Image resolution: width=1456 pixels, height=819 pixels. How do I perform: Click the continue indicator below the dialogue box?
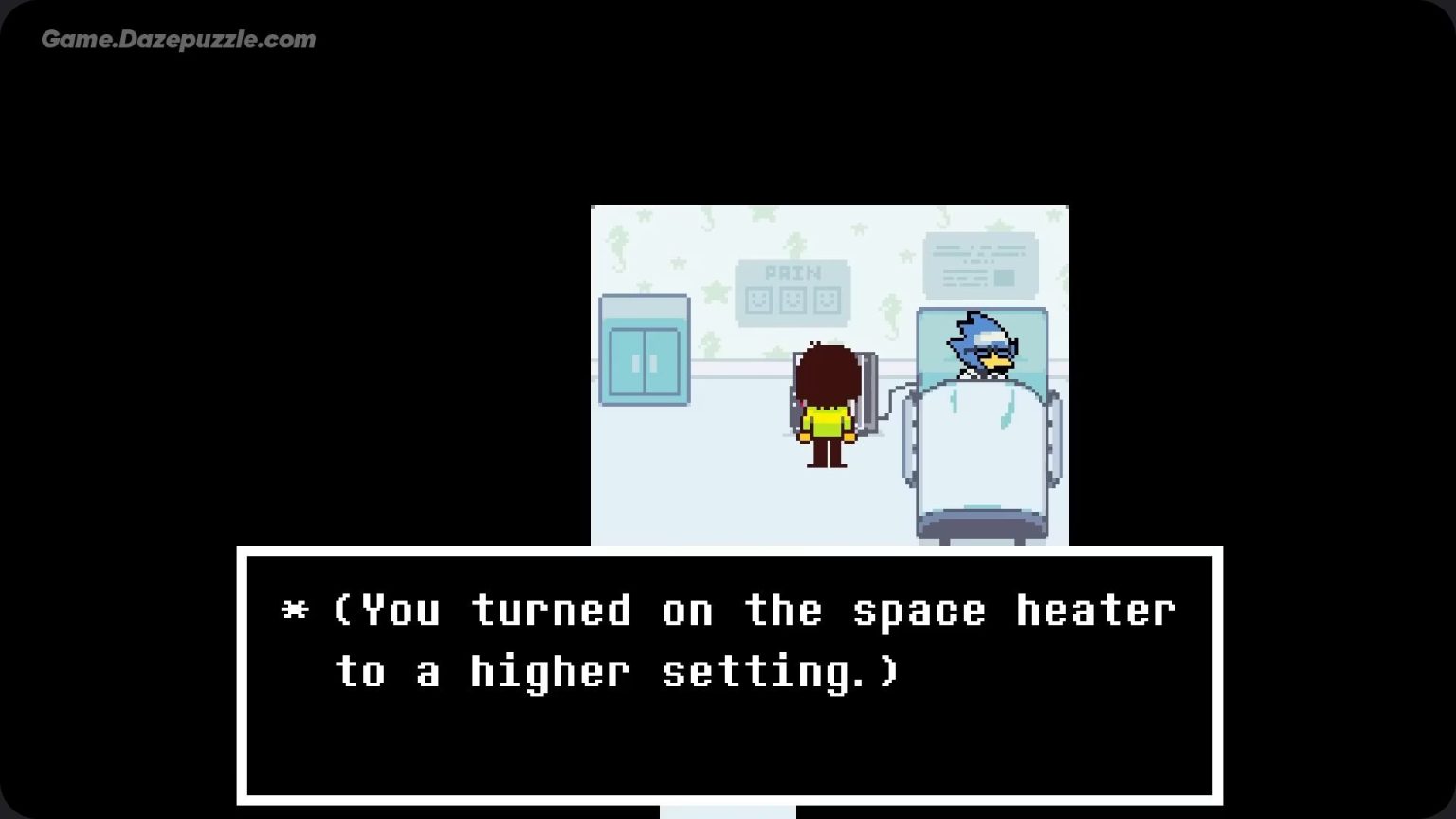[728, 810]
